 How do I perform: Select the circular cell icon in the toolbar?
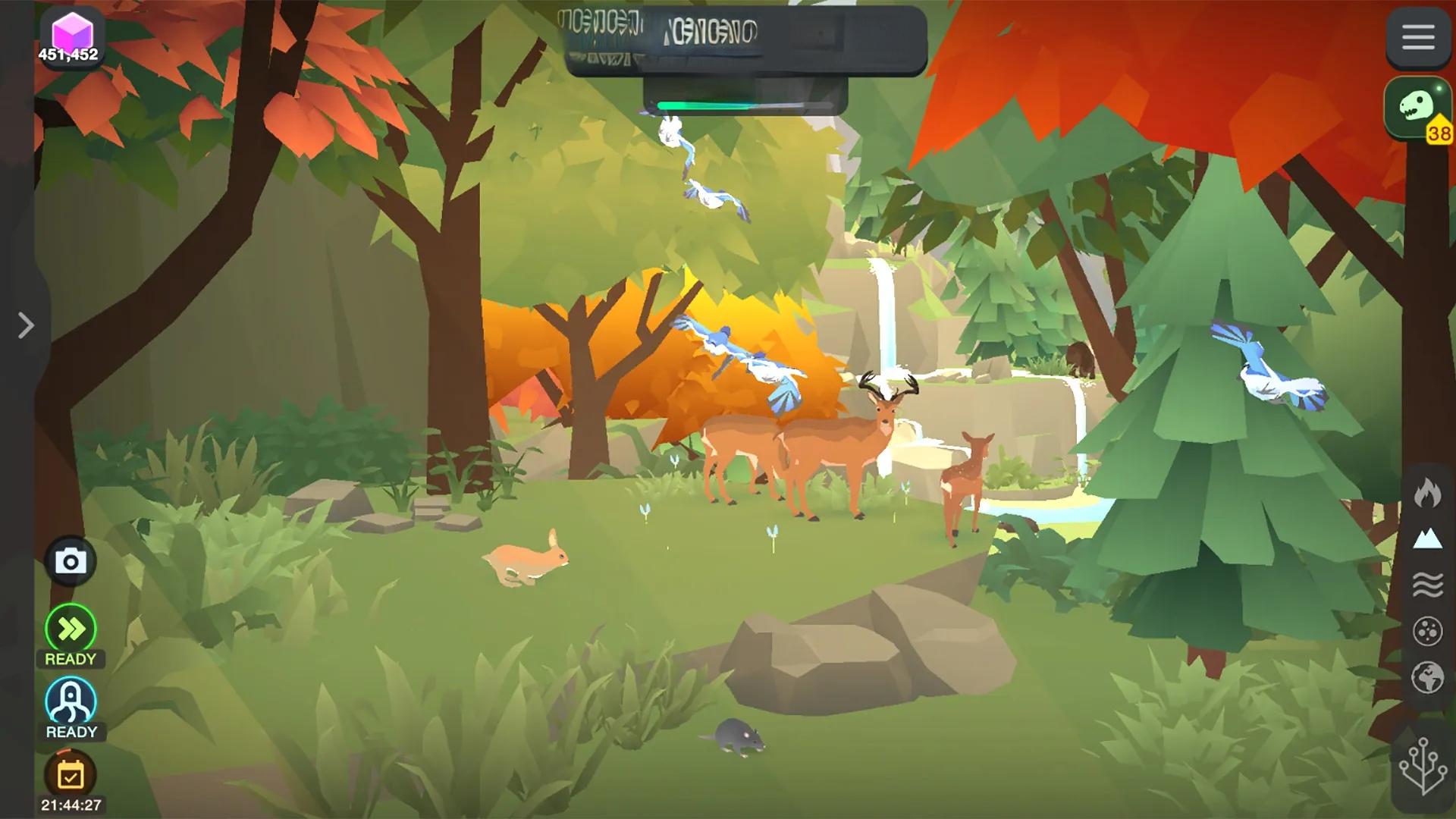click(x=1426, y=631)
